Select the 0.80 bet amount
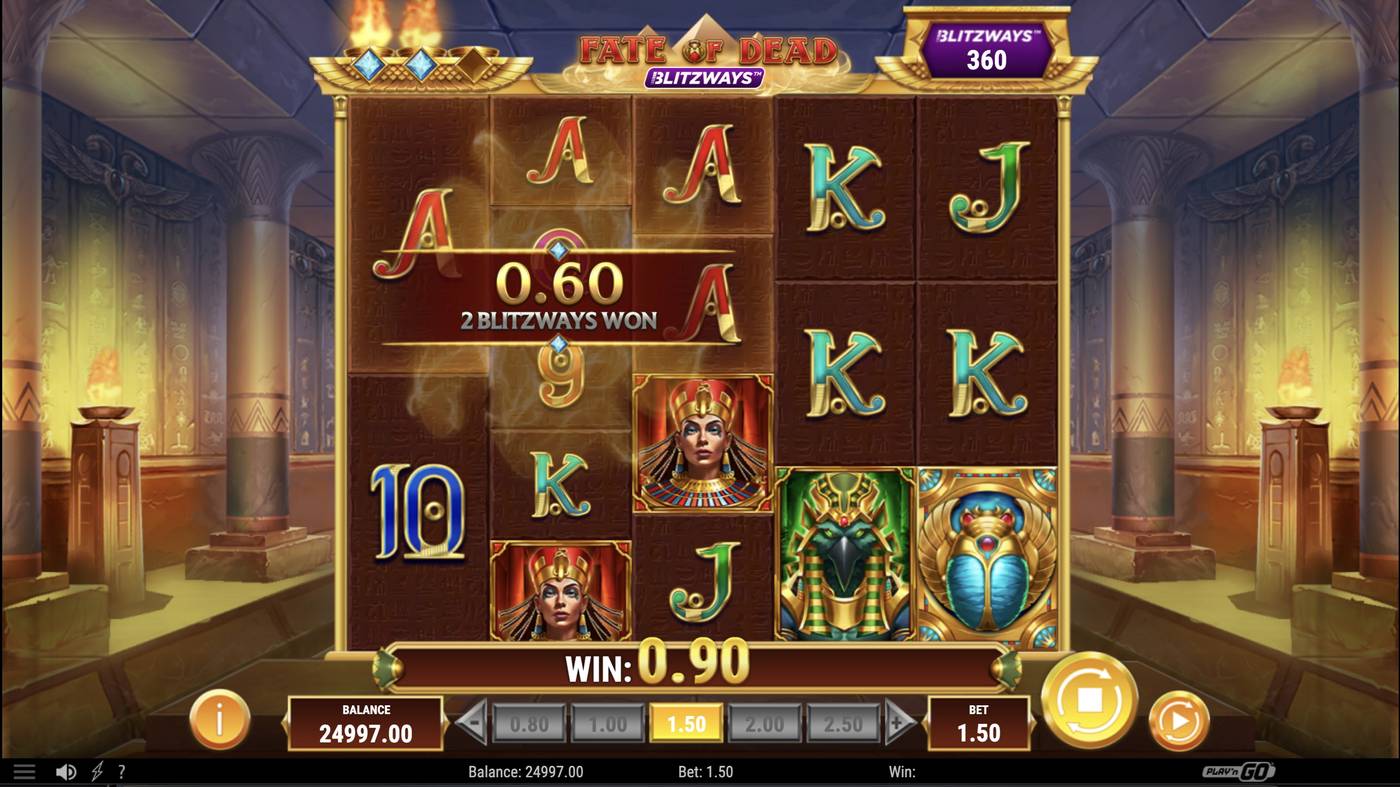Viewport: 1400px width, 787px height. [x=529, y=724]
